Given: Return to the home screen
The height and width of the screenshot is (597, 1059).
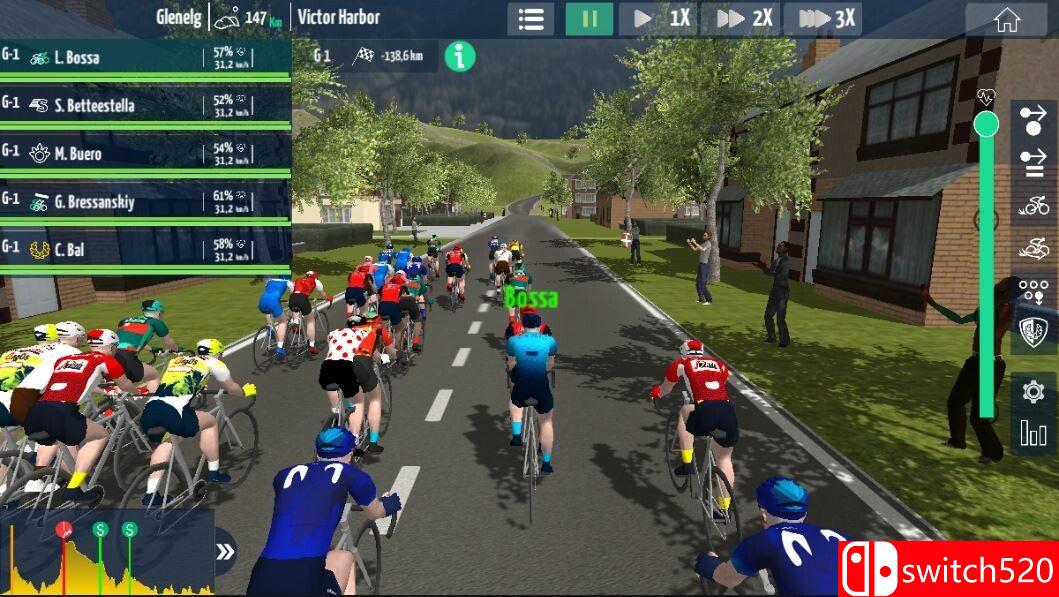Looking at the screenshot, I should [1006, 19].
